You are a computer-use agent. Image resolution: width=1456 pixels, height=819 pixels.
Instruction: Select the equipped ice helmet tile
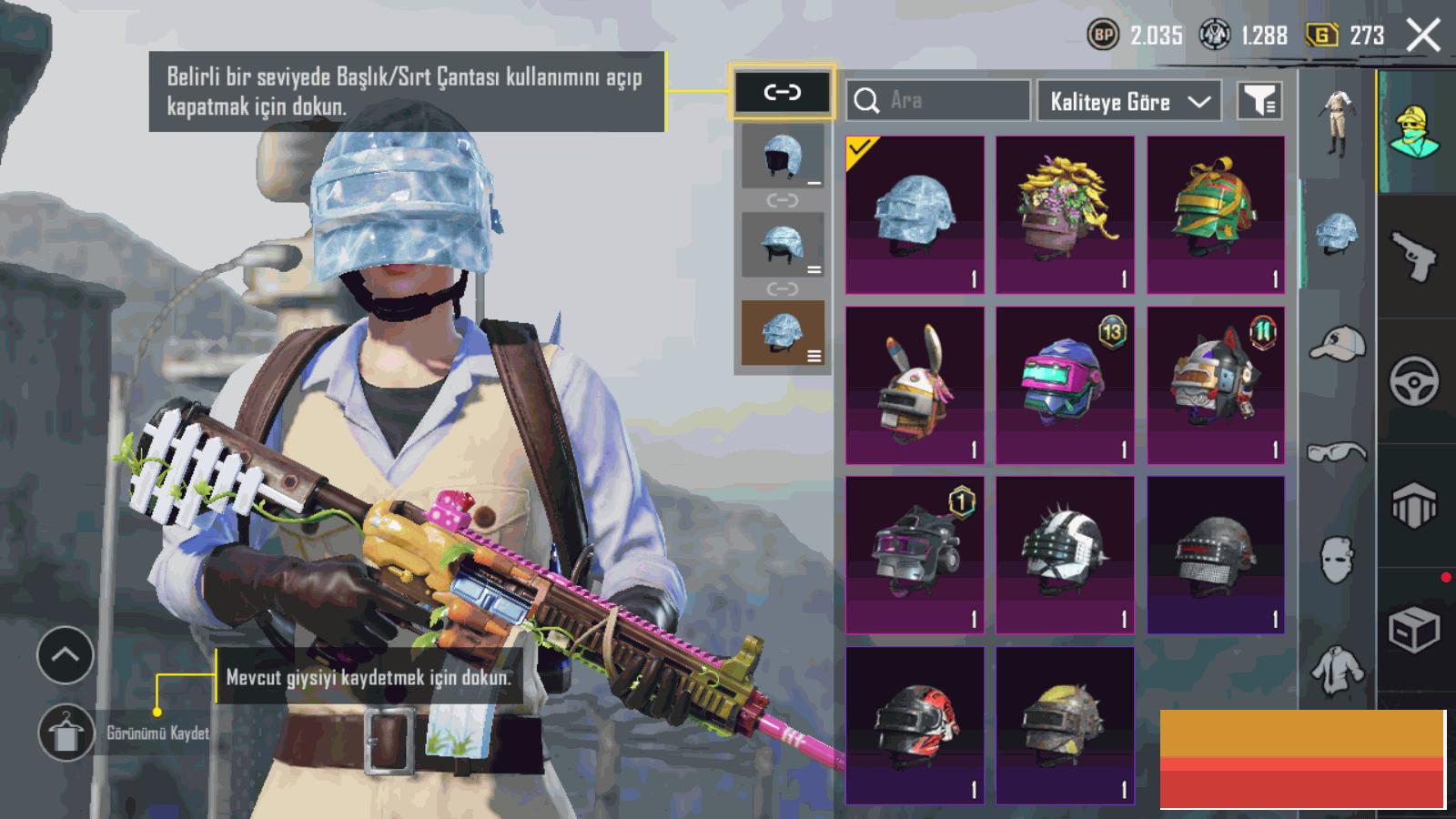(x=915, y=215)
